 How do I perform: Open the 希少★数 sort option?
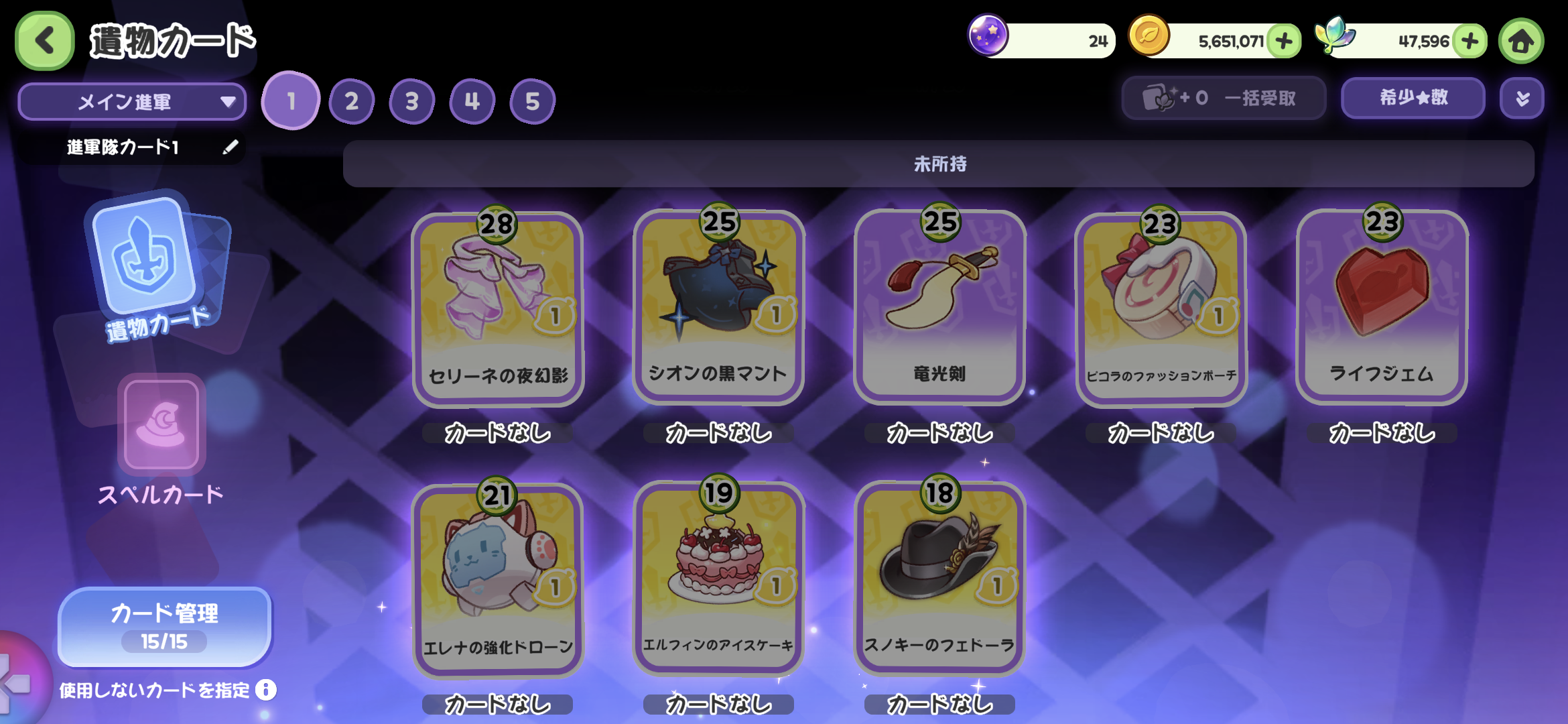pos(1413,99)
